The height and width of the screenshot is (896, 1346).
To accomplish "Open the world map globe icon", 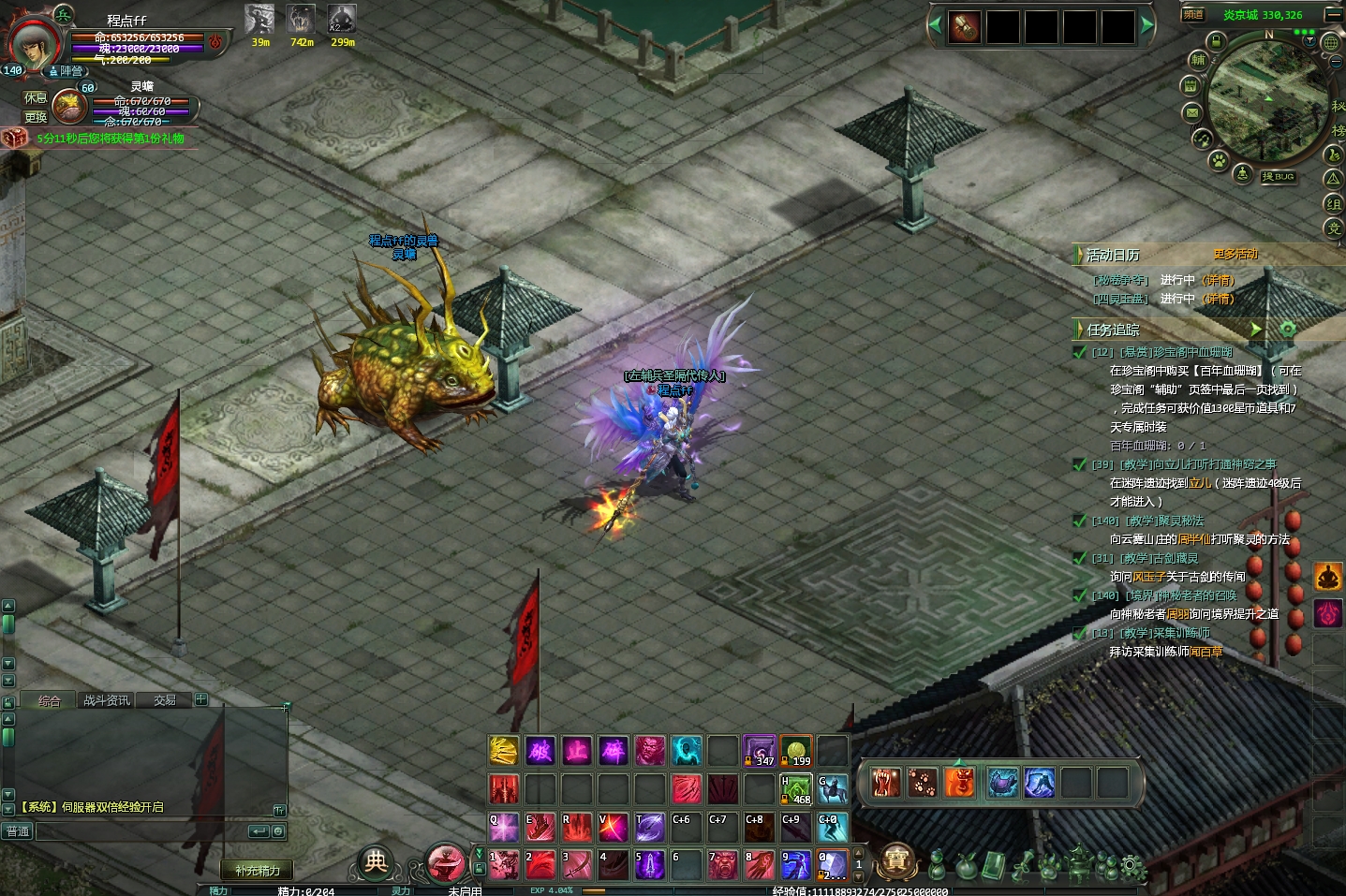I will 1330,43.
